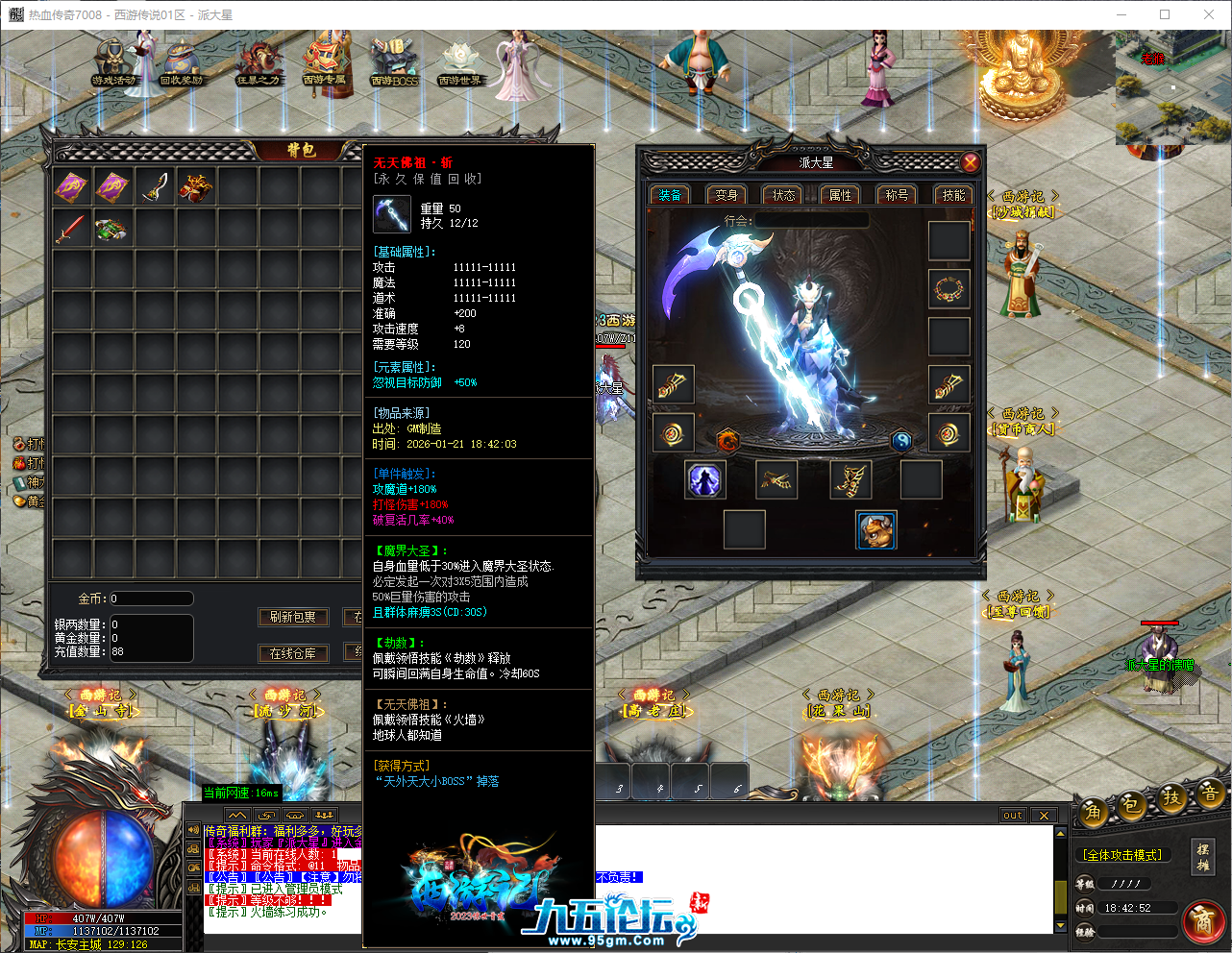Collapse the chat window with the arrow
1232x953 pixels.
coord(236,813)
